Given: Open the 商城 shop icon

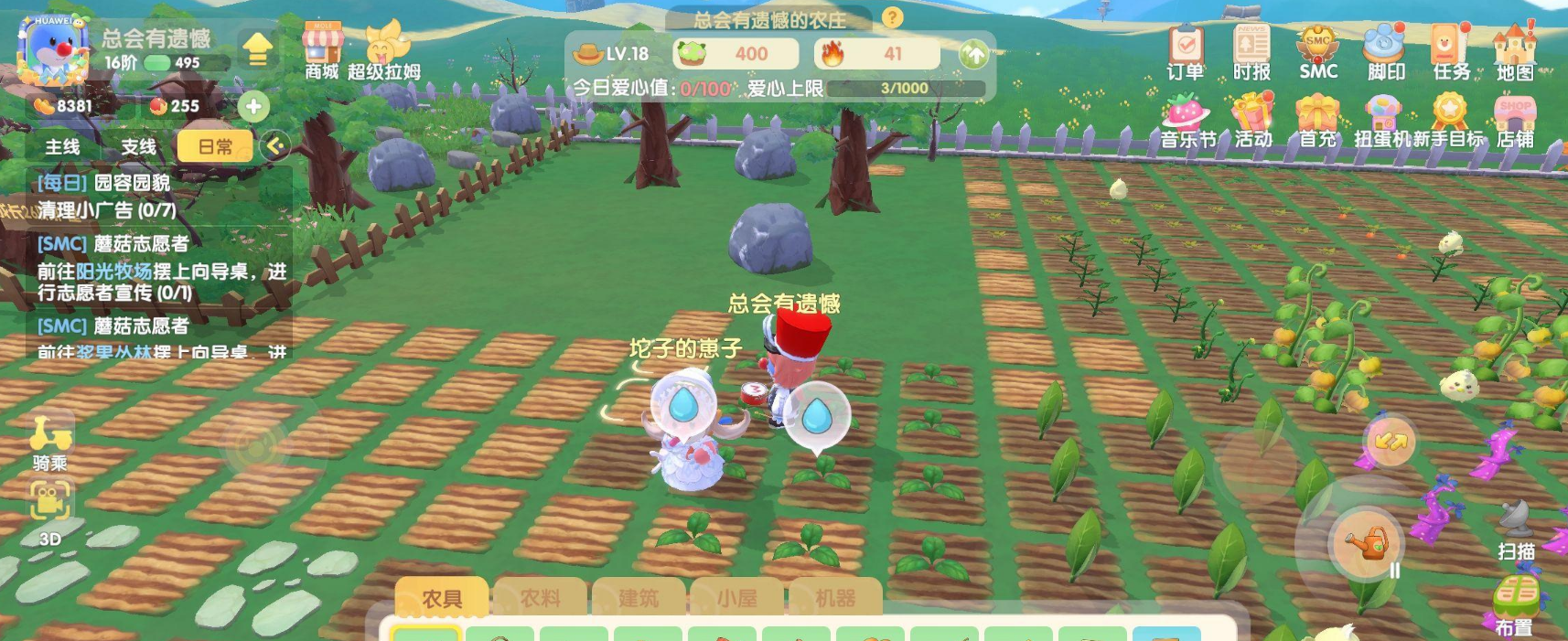Looking at the screenshot, I should [x=321, y=50].
